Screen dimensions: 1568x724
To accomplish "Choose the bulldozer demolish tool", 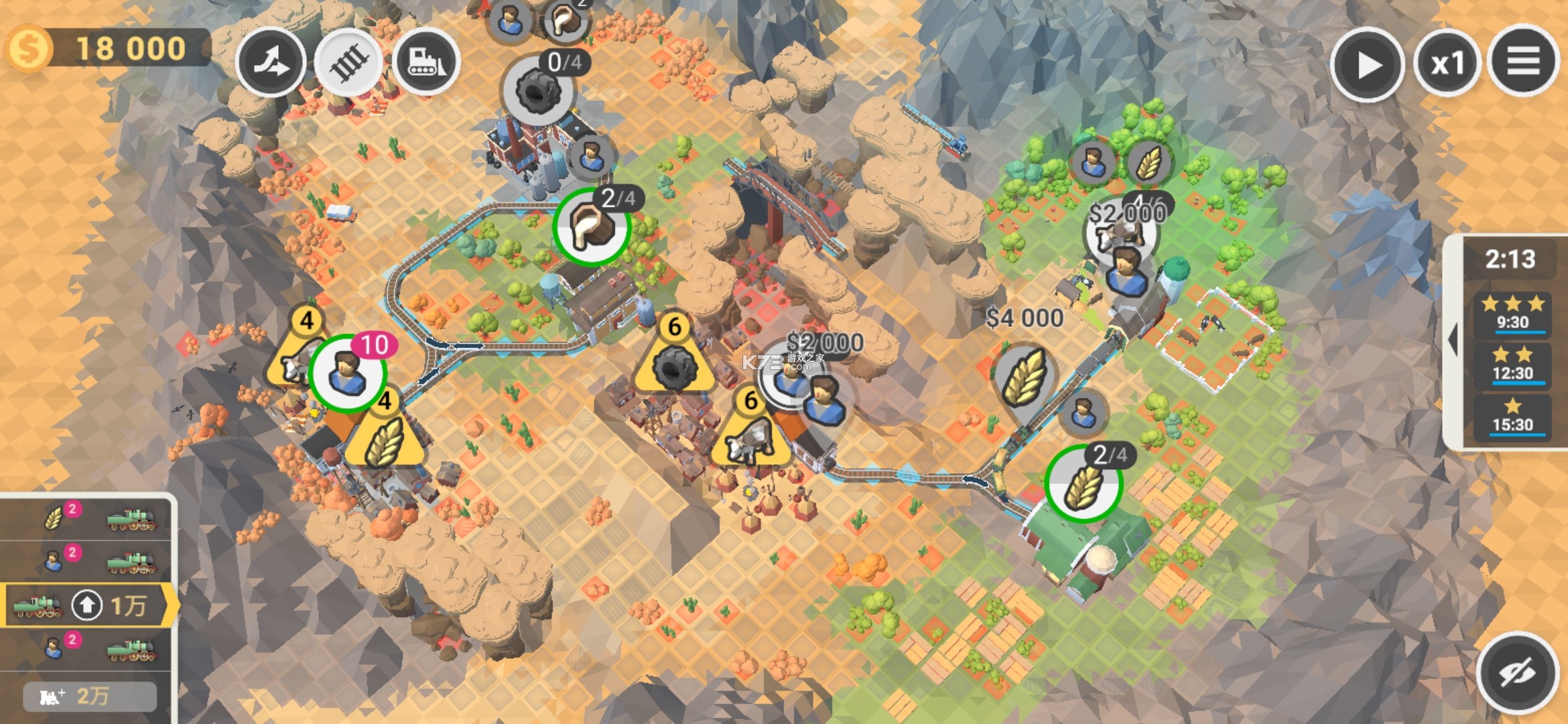I will pyautogui.click(x=426, y=62).
